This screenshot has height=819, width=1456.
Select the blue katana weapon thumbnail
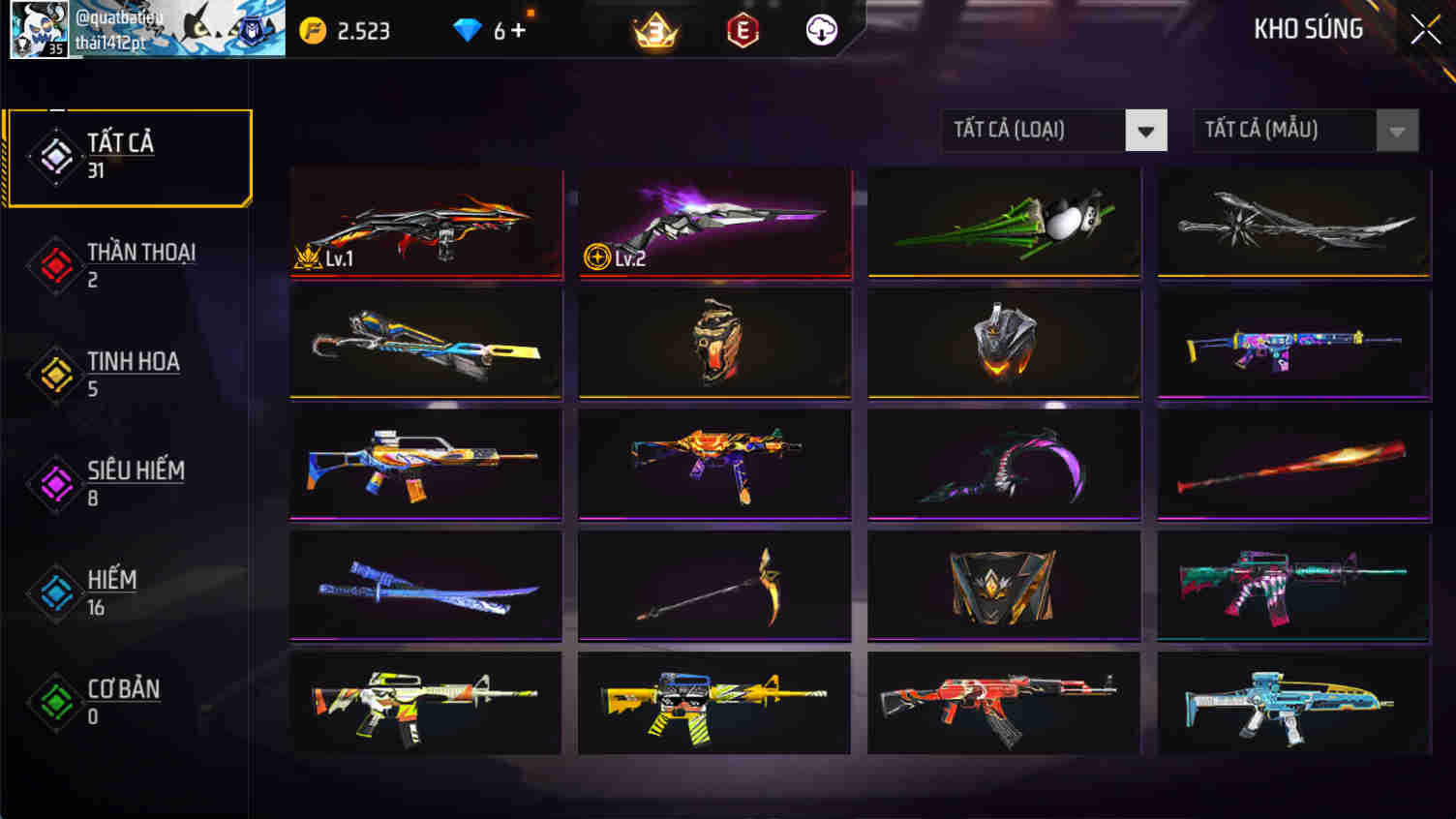pos(425,584)
